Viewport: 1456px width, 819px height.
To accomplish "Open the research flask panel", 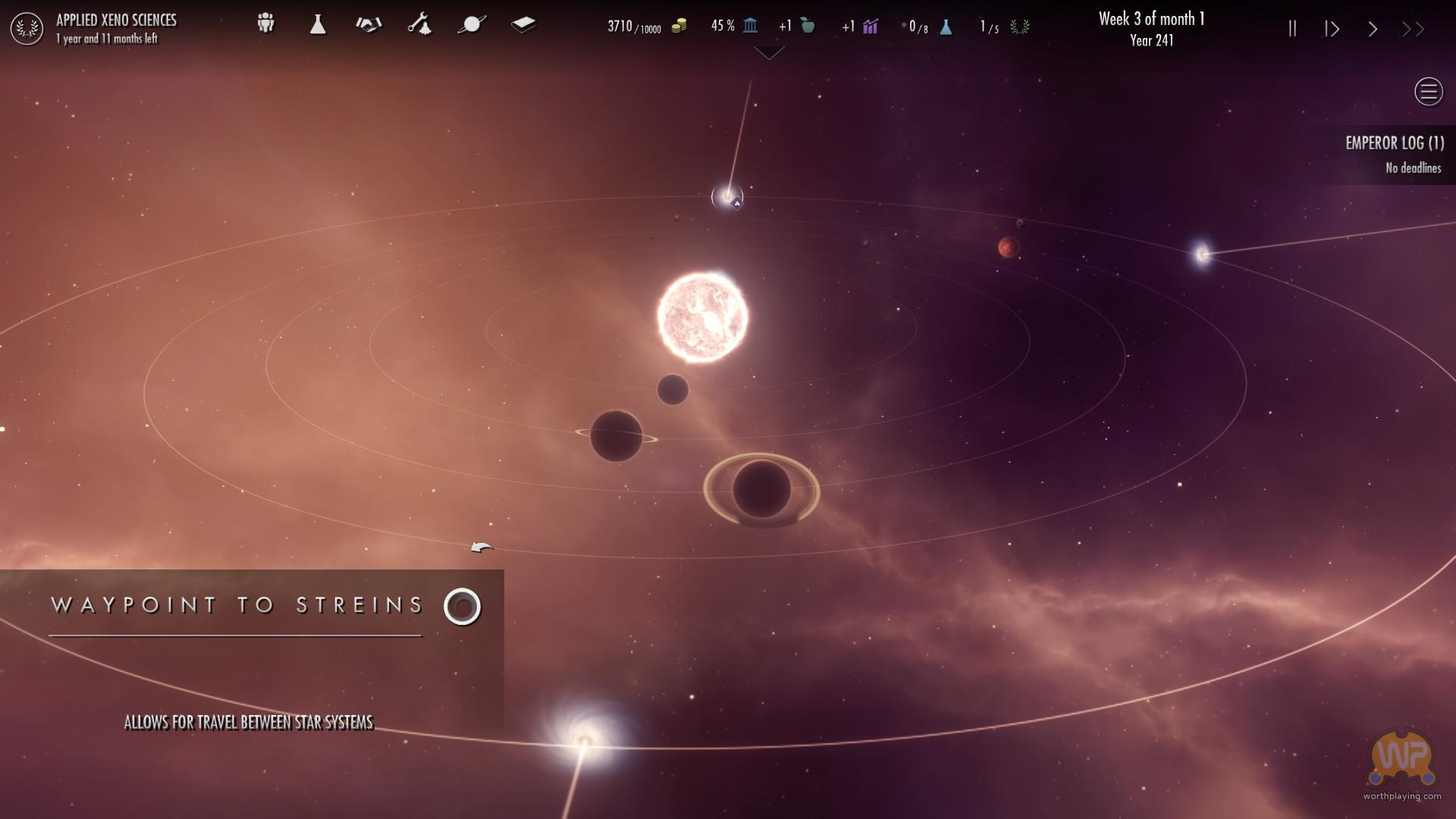I will tap(318, 25).
